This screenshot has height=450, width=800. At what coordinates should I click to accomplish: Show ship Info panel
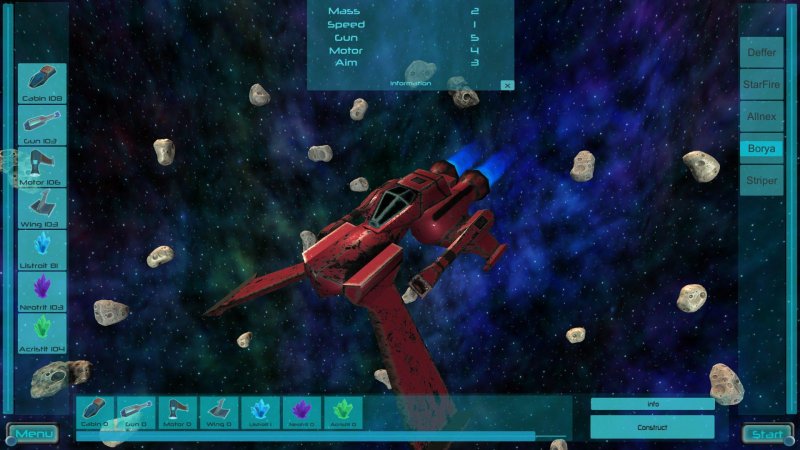[652, 404]
